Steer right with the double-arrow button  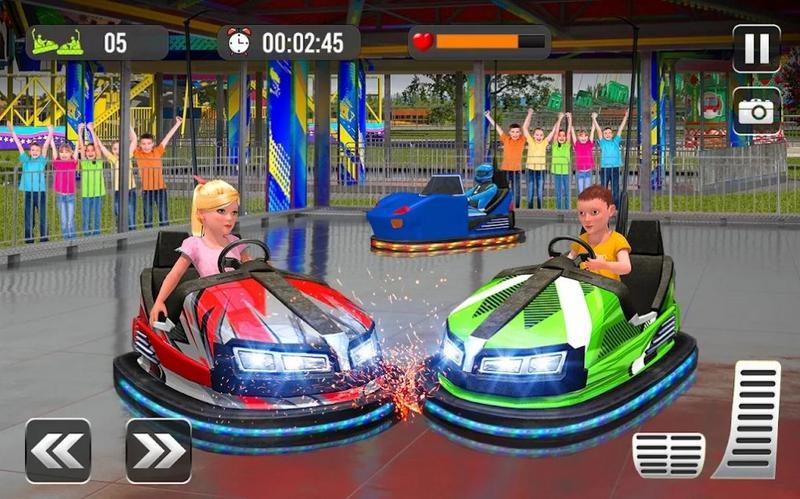[x=158, y=450]
